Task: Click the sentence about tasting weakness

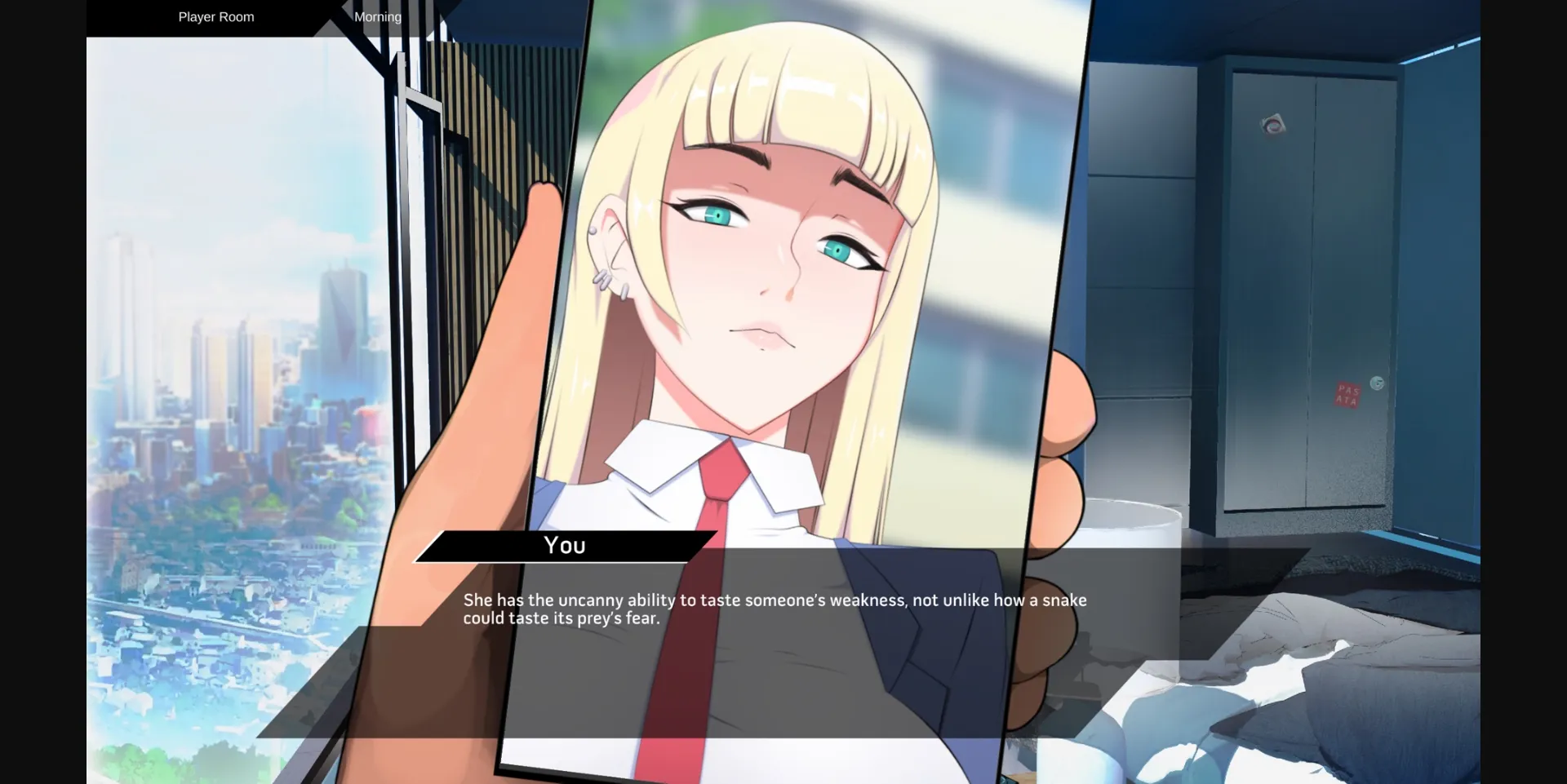Action: (x=773, y=609)
